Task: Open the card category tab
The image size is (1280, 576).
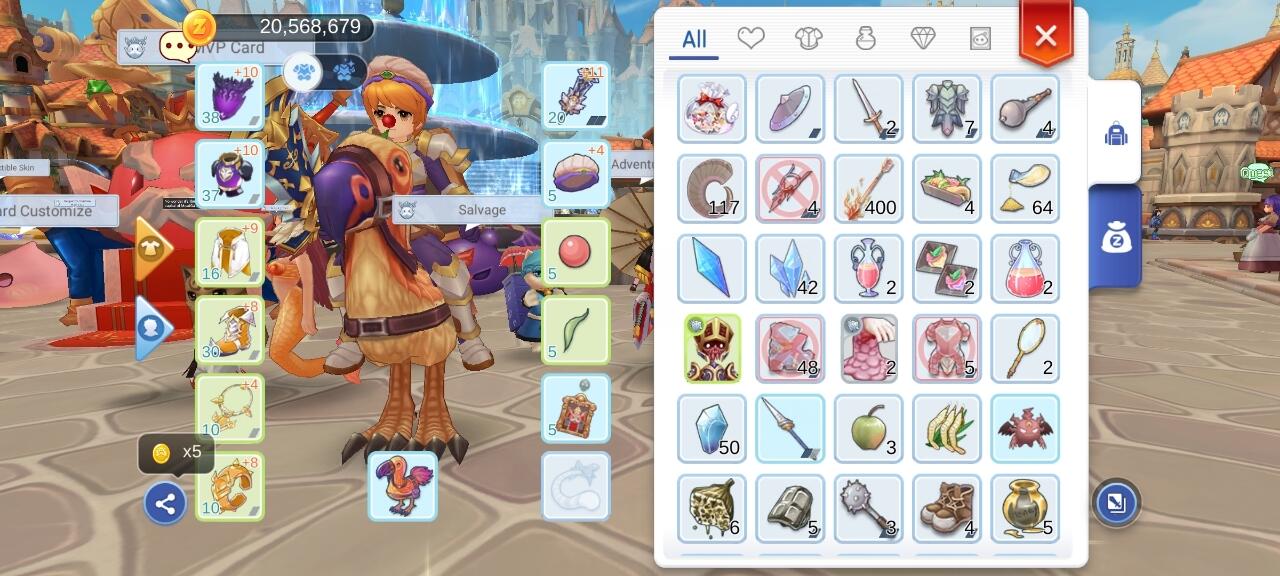Action: click(x=980, y=39)
